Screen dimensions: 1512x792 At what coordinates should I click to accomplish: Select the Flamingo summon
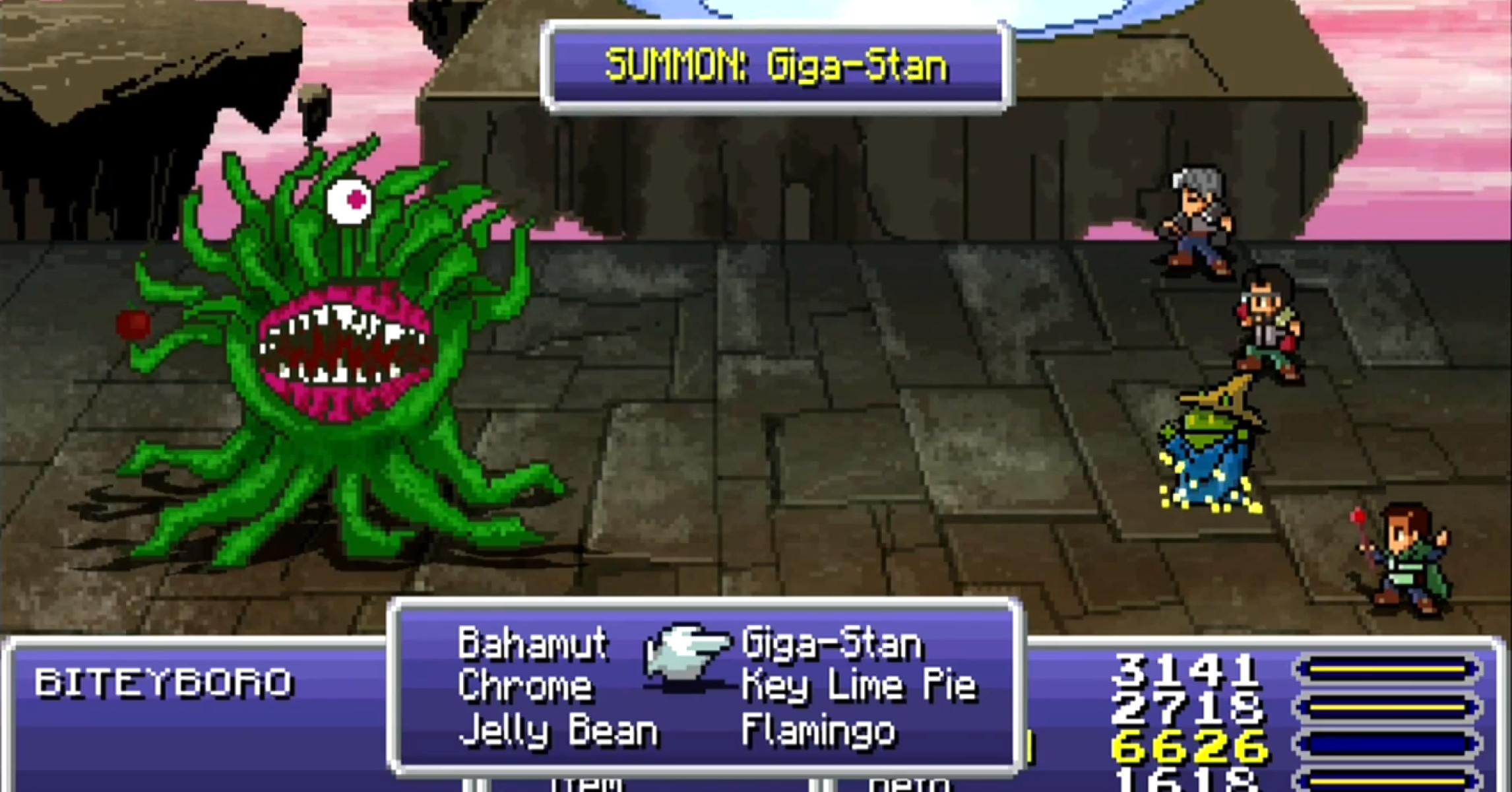click(x=818, y=731)
